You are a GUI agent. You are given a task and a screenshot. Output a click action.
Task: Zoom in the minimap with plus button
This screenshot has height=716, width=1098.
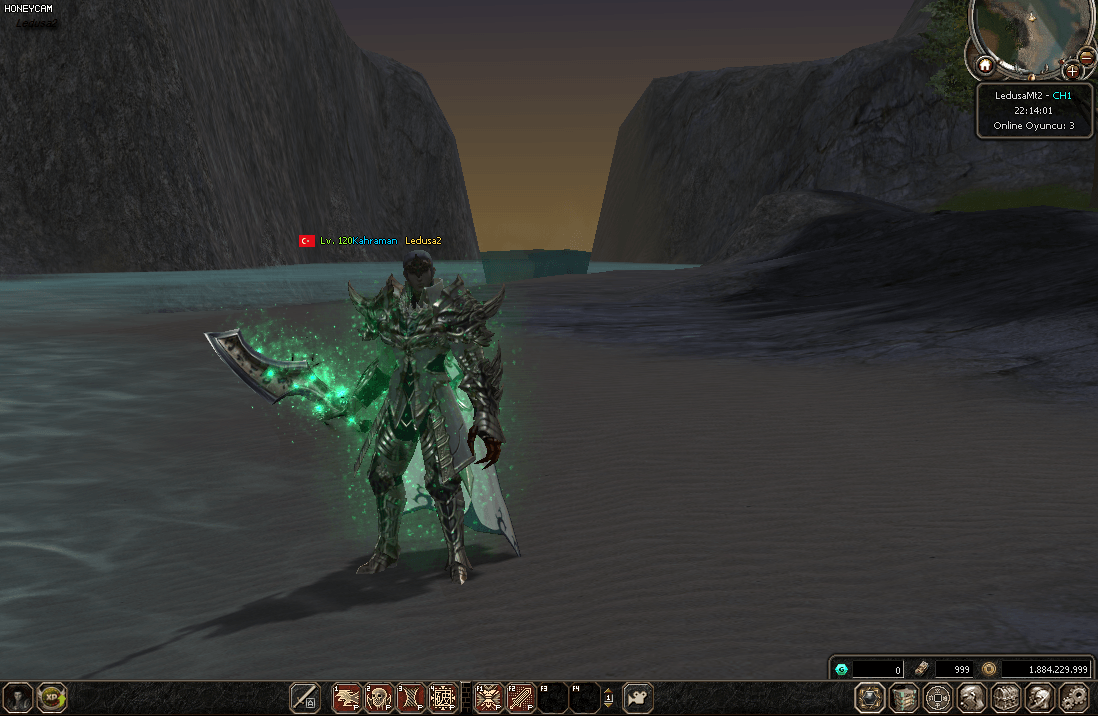(x=1072, y=70)
